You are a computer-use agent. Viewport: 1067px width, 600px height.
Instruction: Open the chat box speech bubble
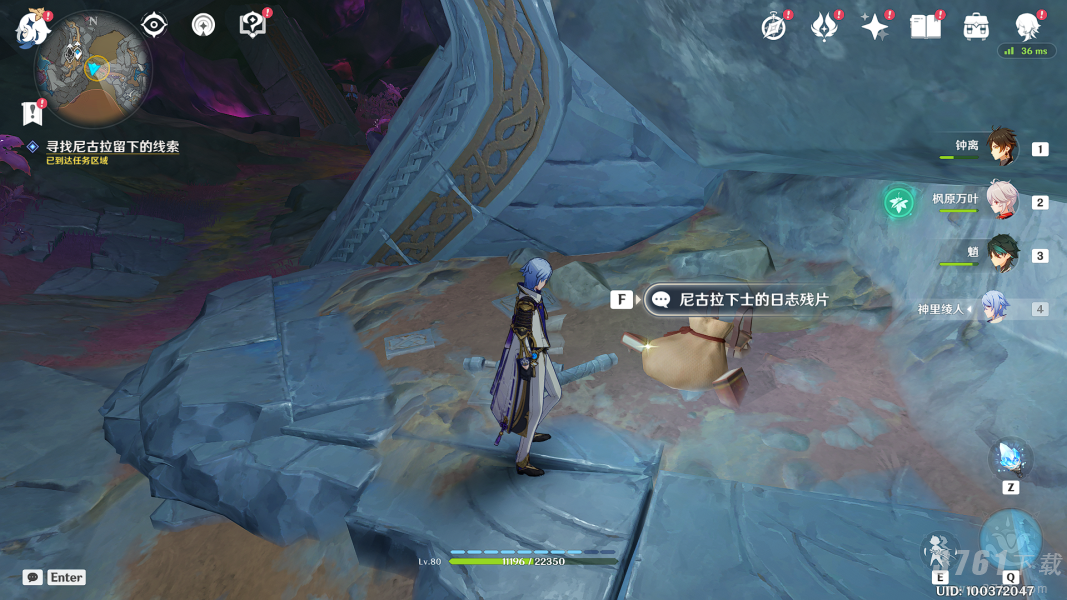(x=33, y=577)
